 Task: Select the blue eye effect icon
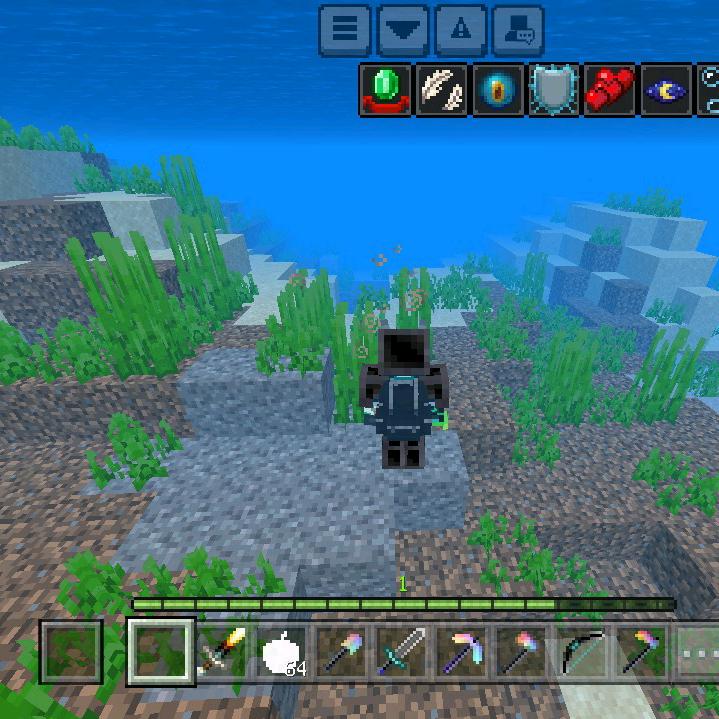[x=498, y=90]
